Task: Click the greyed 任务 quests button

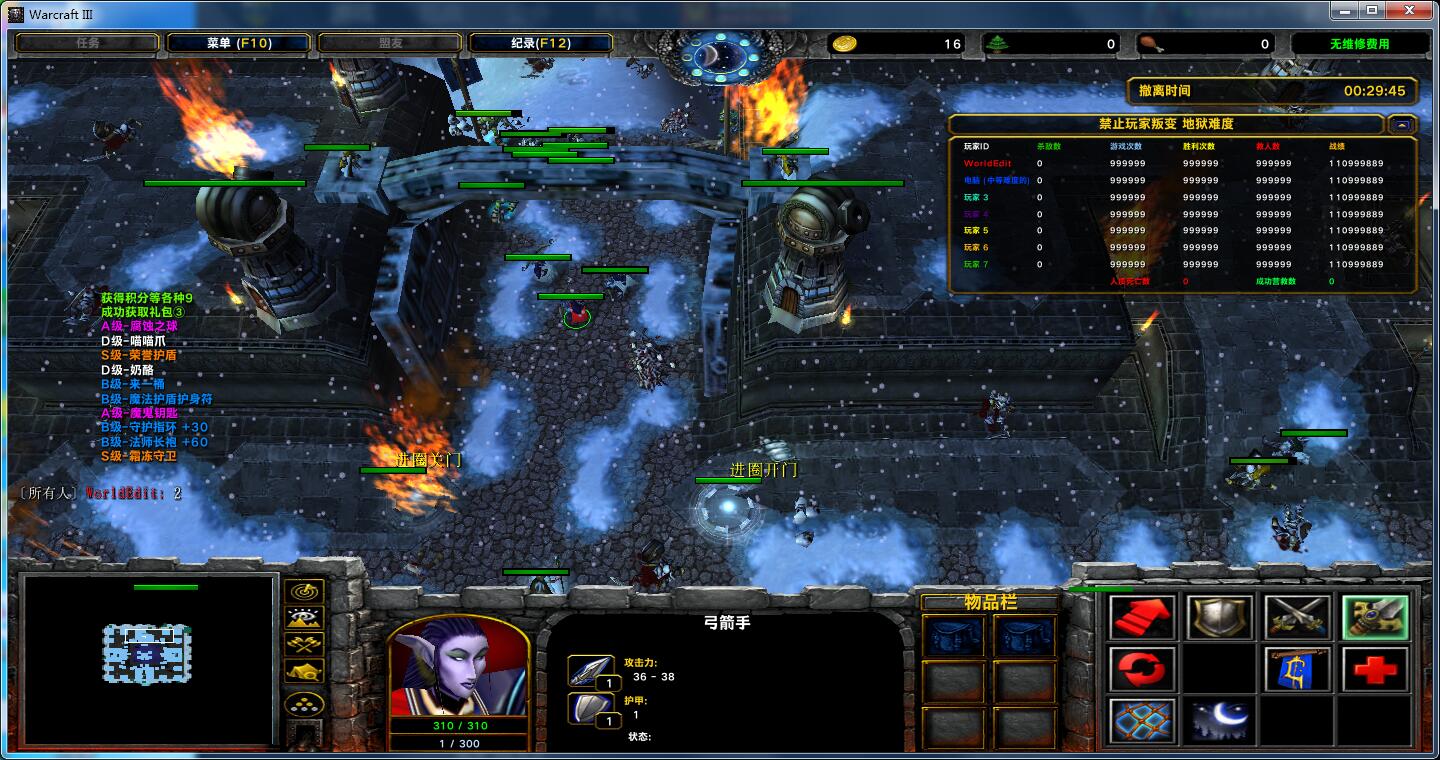Action: coord(88,43)
